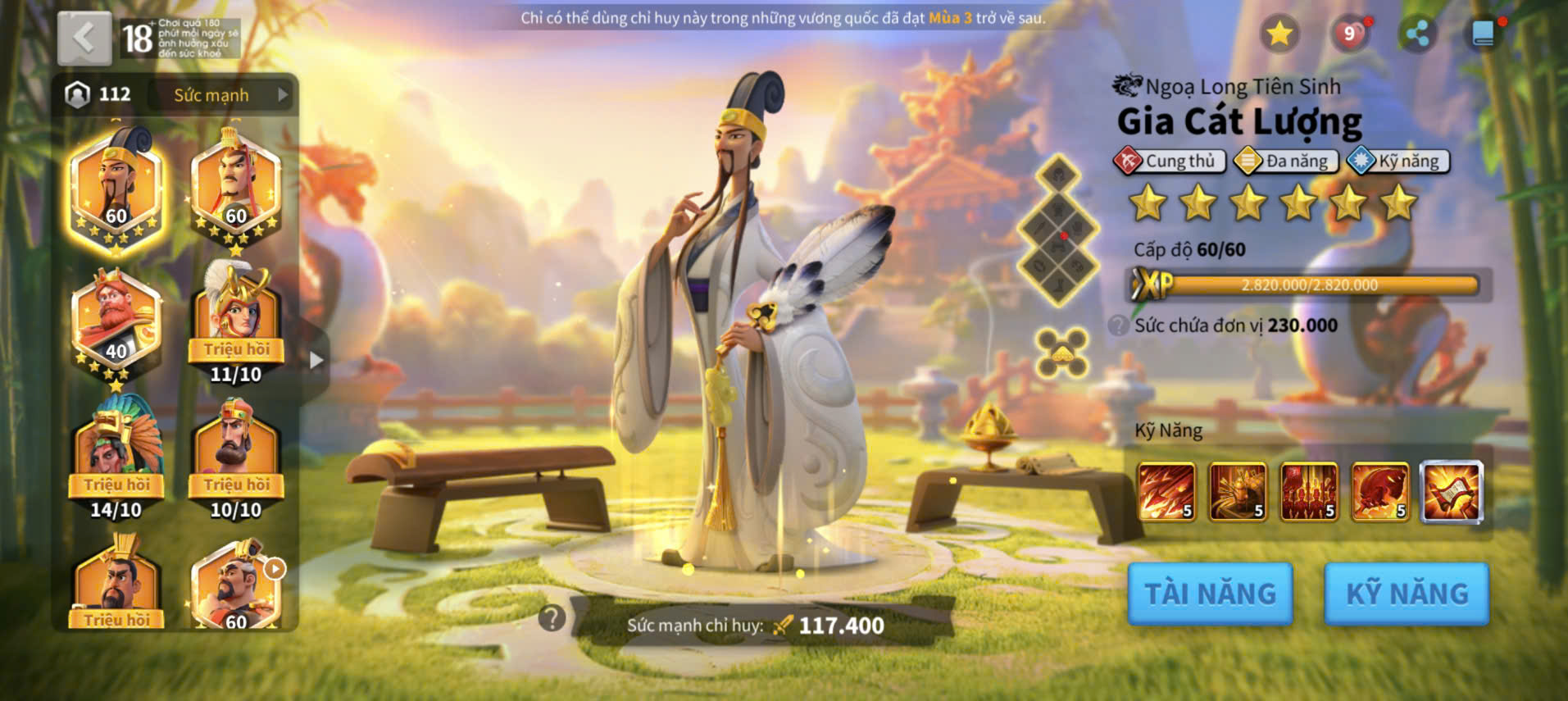This screenshot has height=701, width=1568.
Task: Open the red number 9 badge icon
Action: pyautogui.click(x=1349, y=34)
